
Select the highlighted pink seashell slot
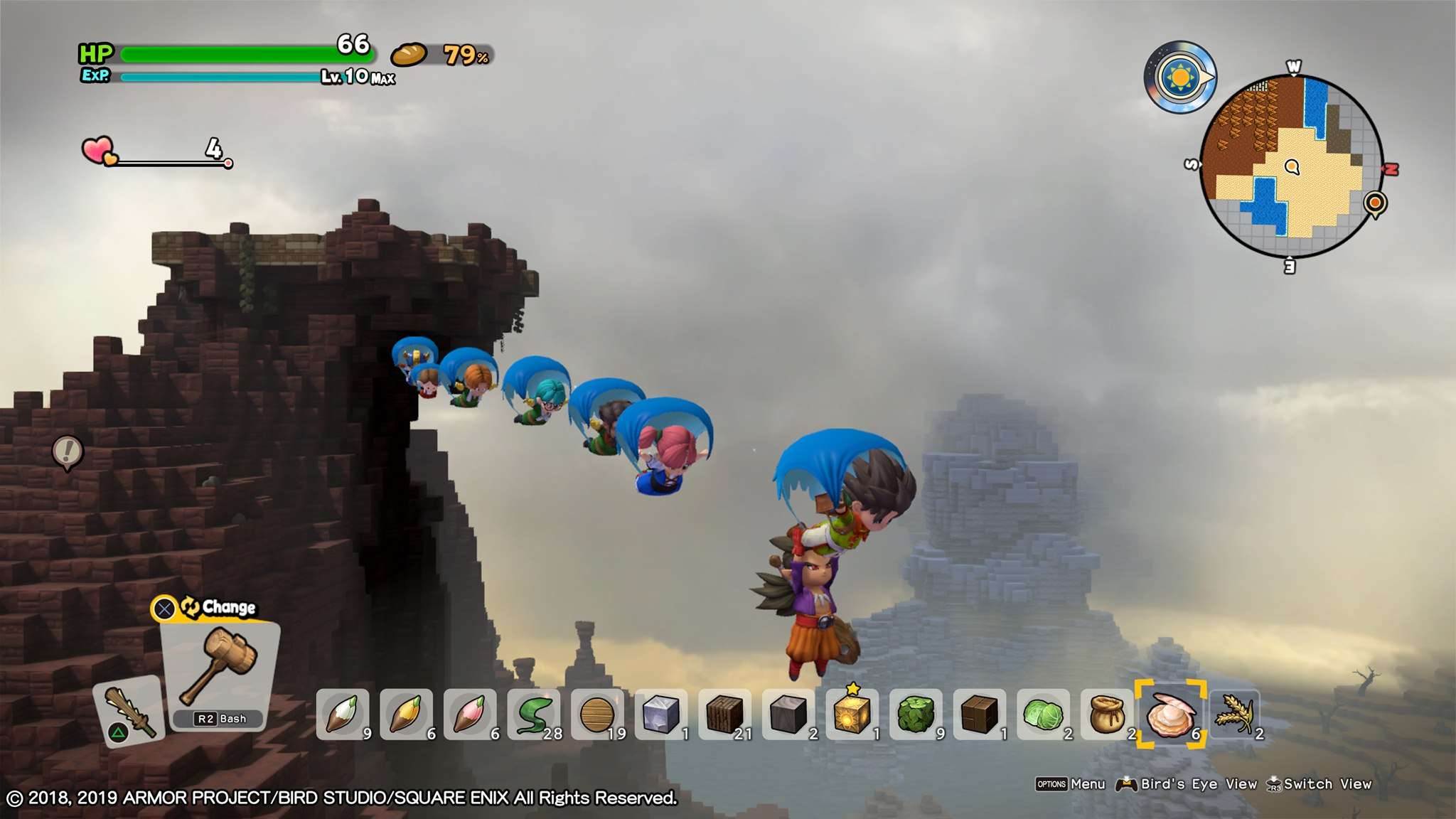coord(1170,714)
